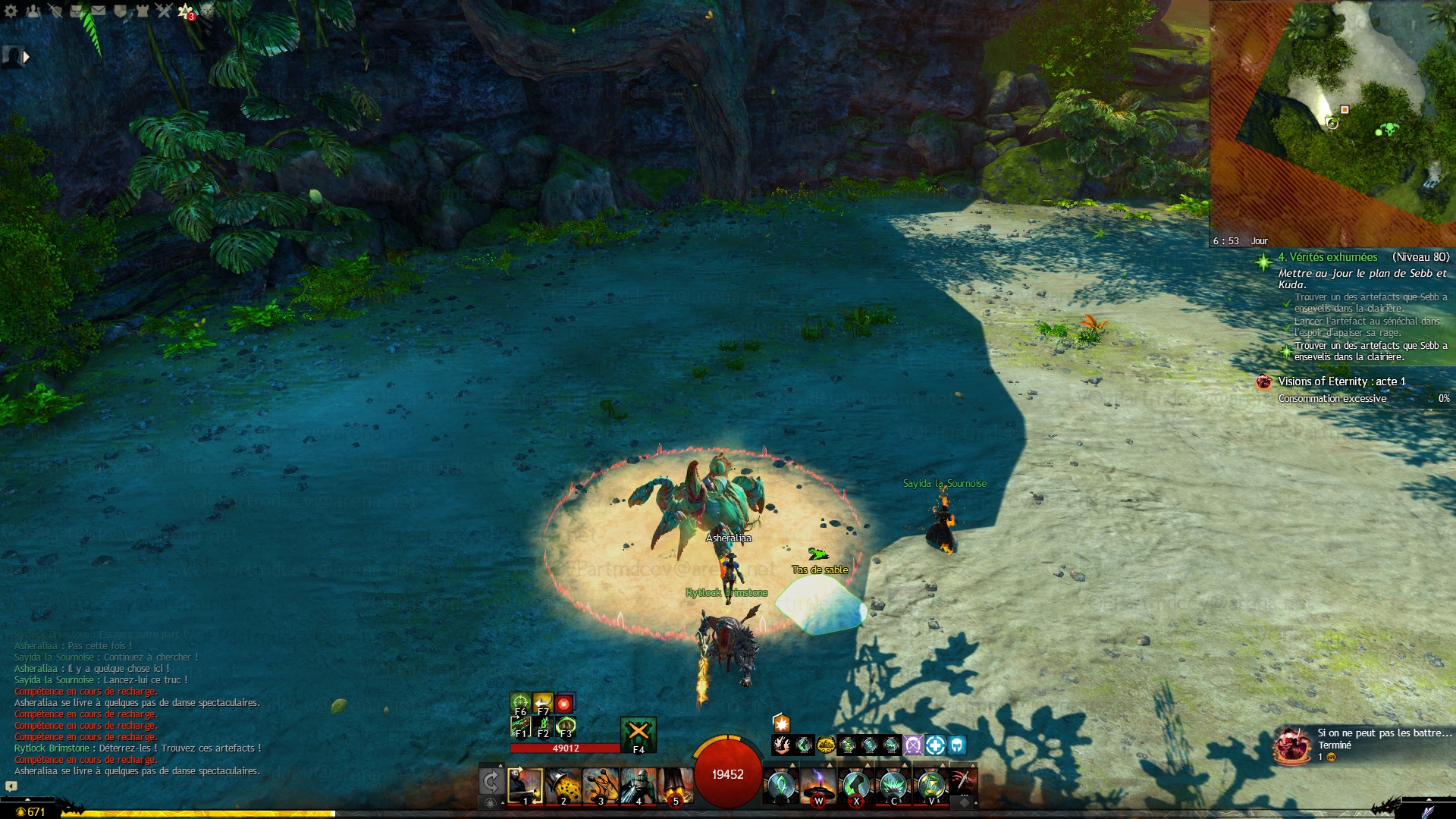Activate the F4 mech command skill
This screenshot has width=1456, height=819.
pos(639,734)
